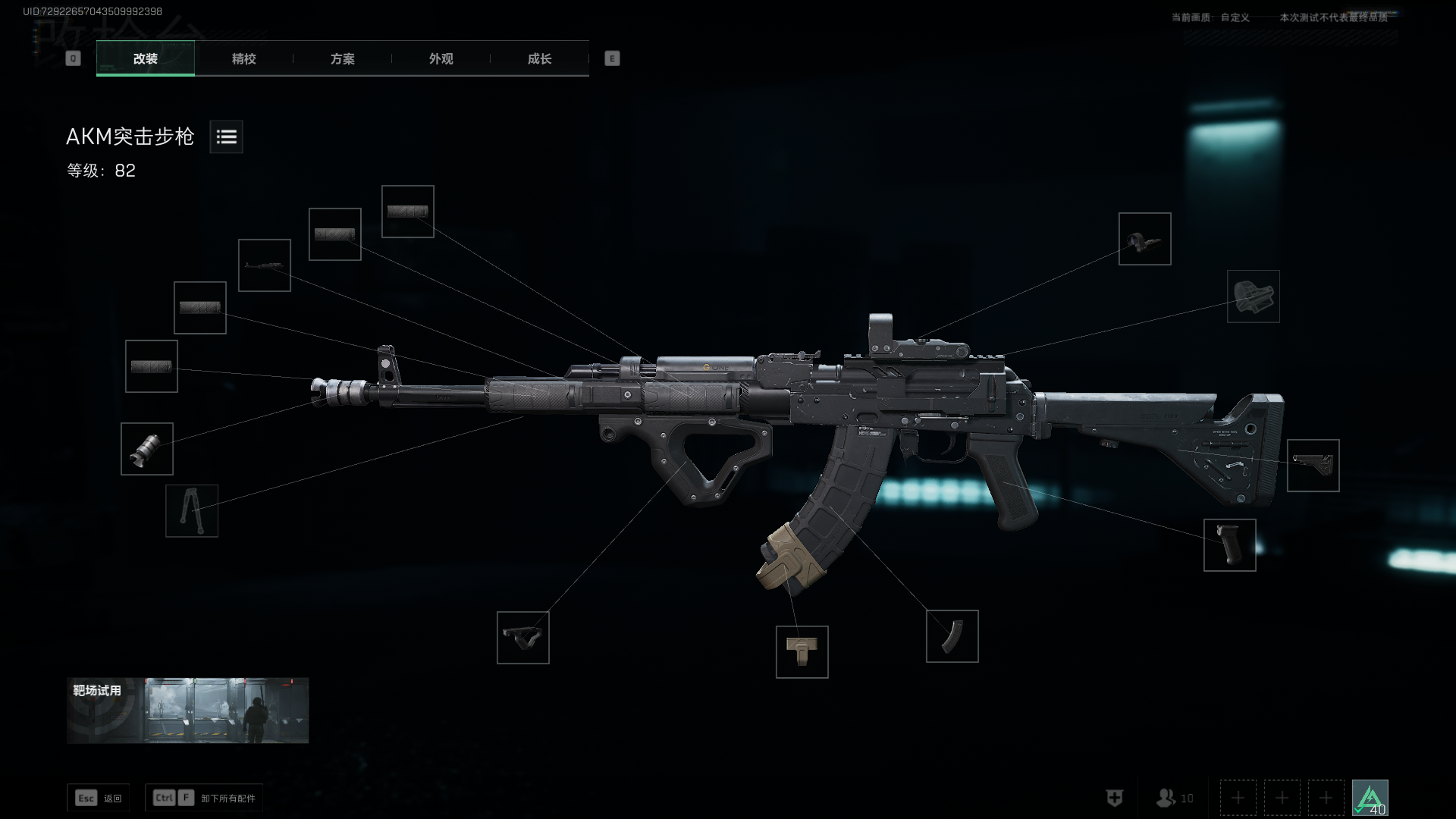This screenshot has width=1456, height=819.
Task: Choose the optic mount slot
Action: pos(1254,297)
